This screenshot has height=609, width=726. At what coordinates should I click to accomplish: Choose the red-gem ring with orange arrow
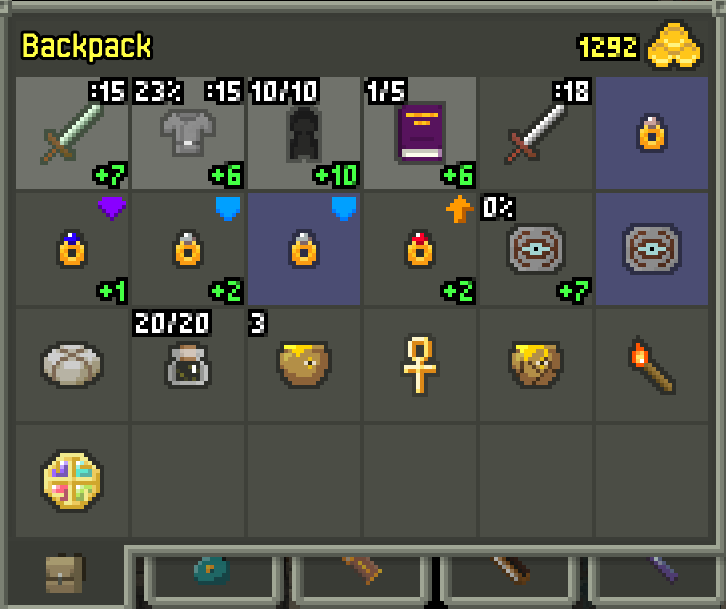(419, 249)
